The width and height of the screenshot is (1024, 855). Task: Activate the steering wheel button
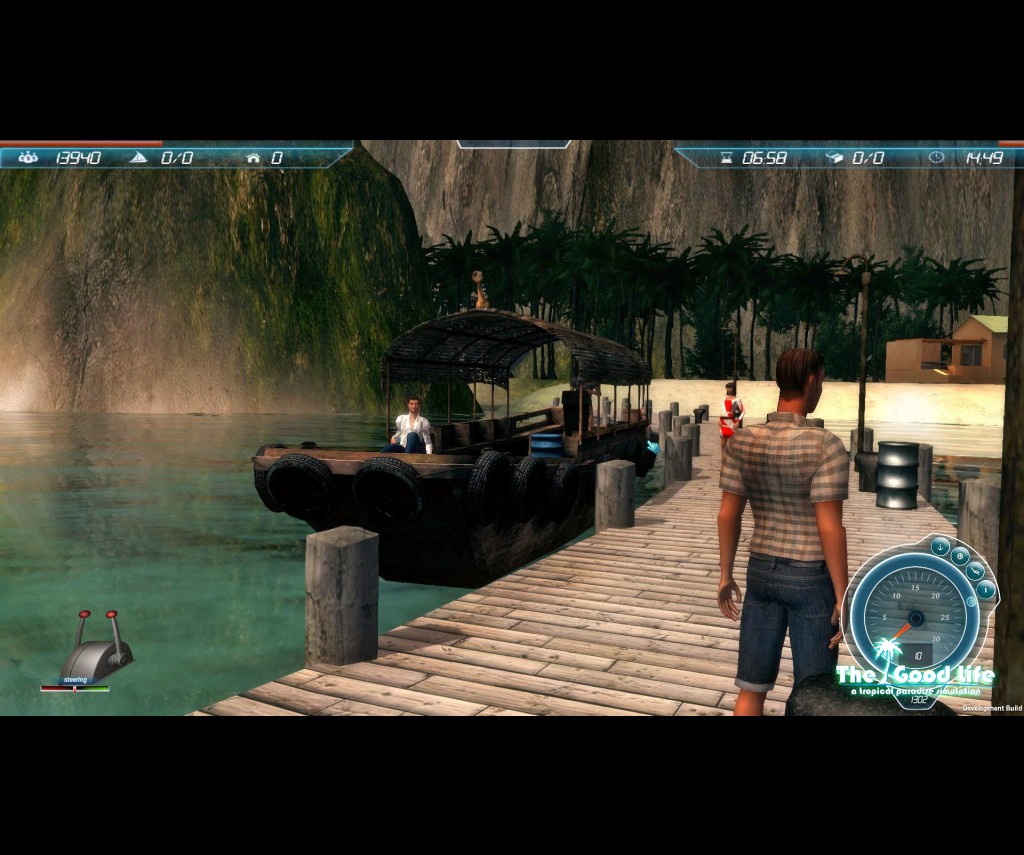point(960,557)
